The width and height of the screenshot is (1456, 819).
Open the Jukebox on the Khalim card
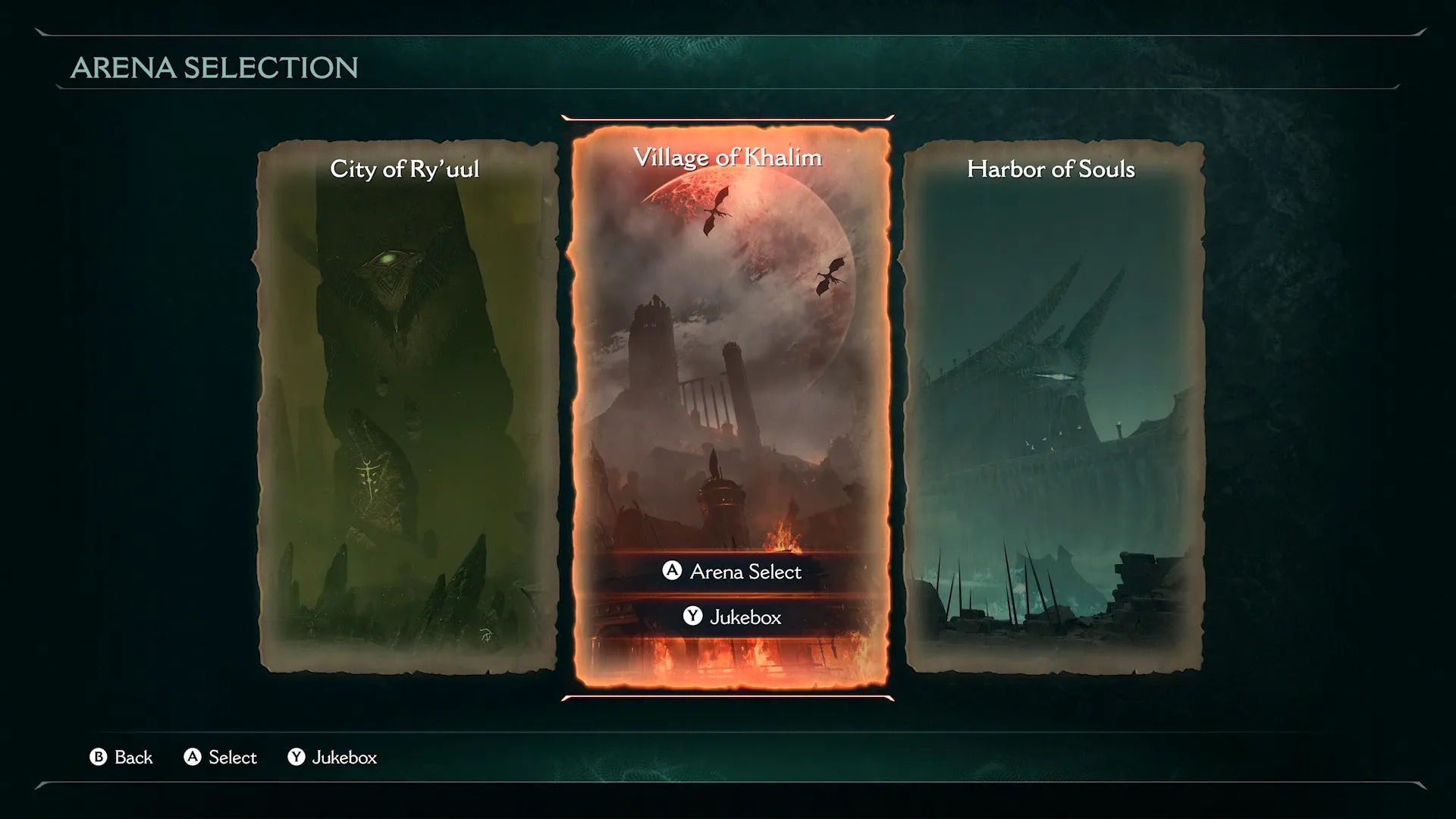(x=732, y=617)
